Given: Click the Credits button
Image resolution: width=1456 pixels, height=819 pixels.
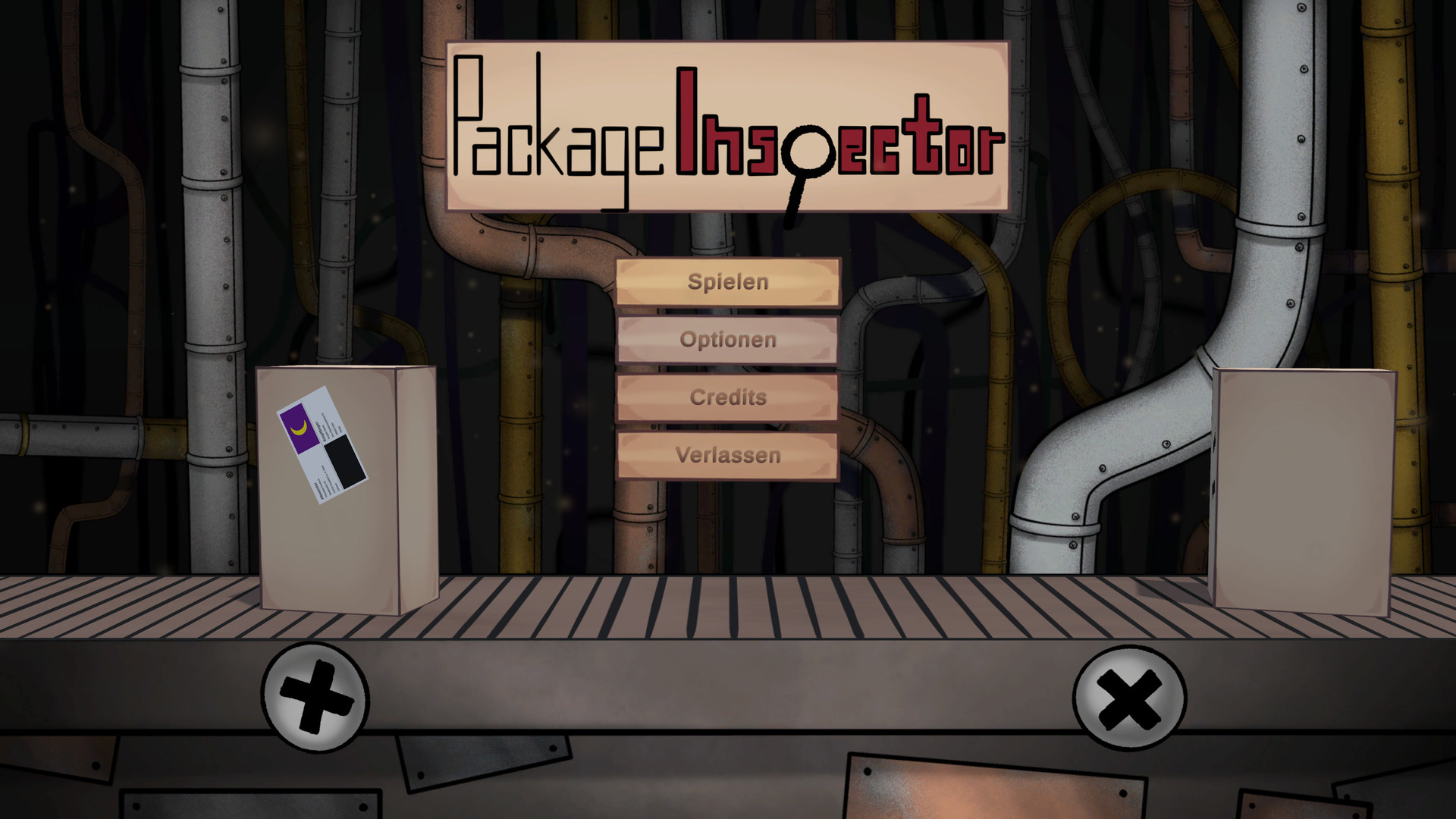Looking at the screenshot, I should point(727,397).
